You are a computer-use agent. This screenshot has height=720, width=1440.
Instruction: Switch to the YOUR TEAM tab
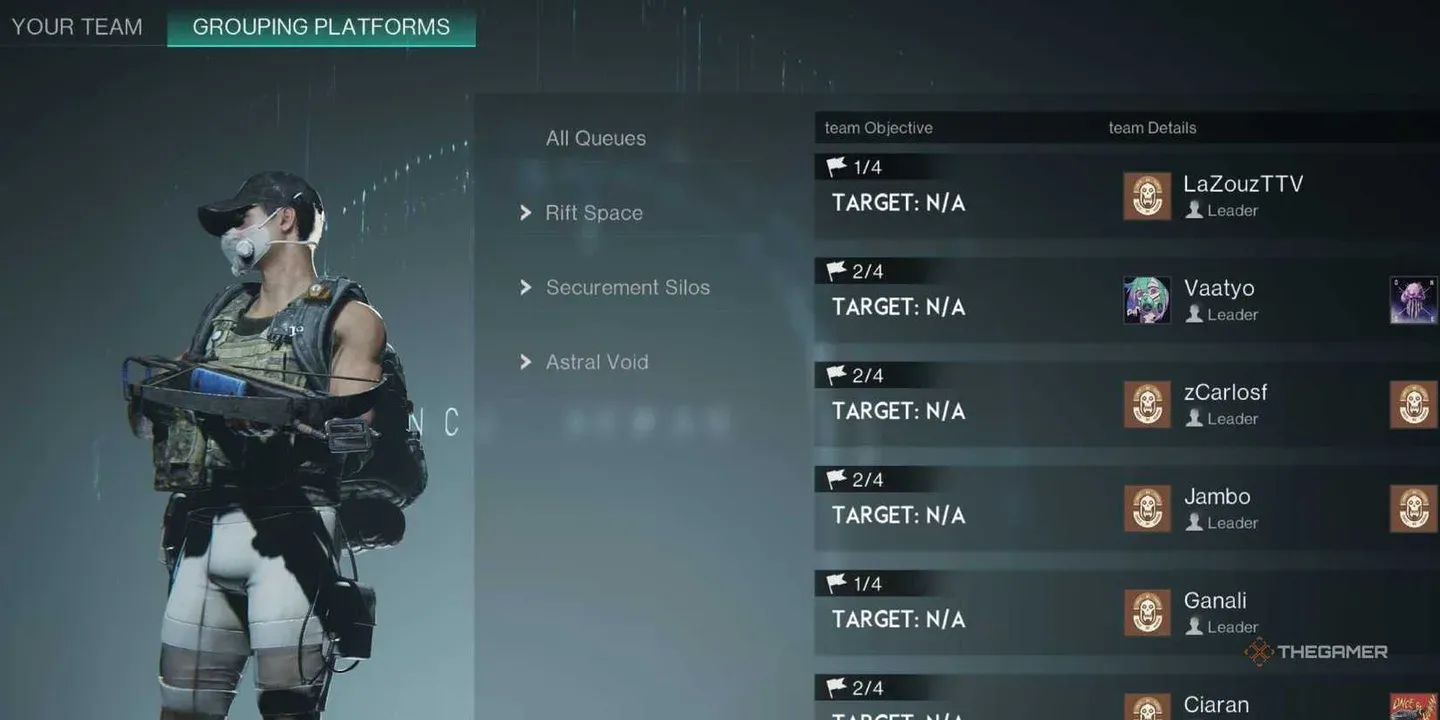[76, 27]
